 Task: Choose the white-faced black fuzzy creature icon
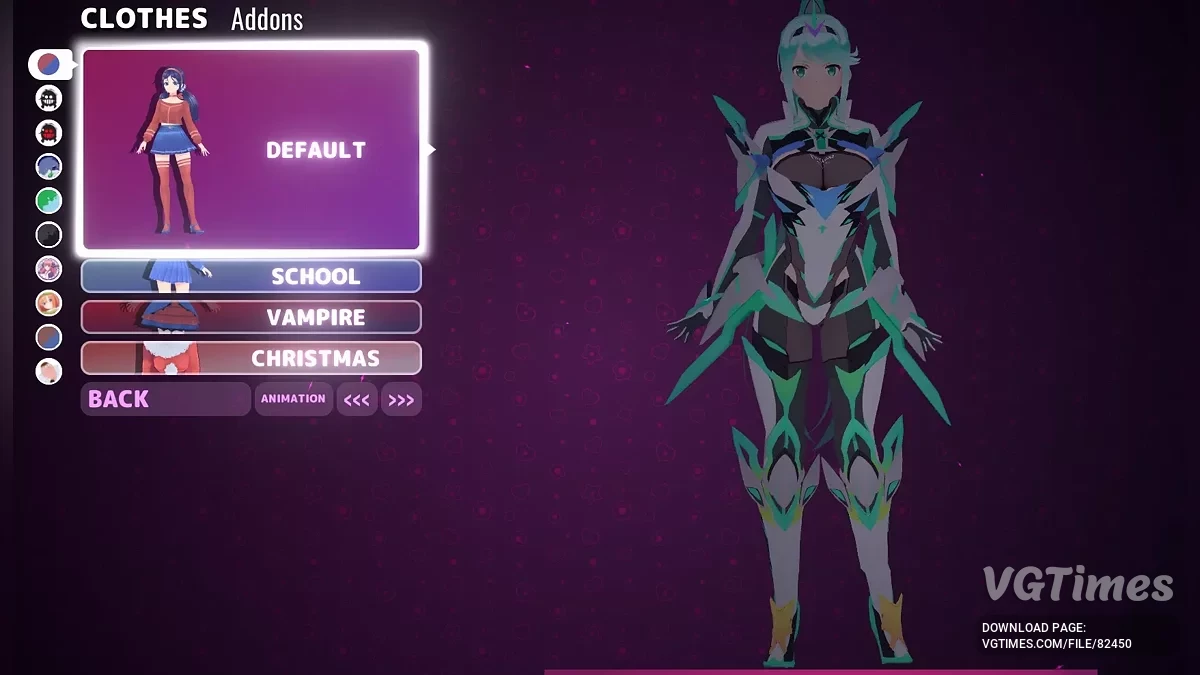48,98
